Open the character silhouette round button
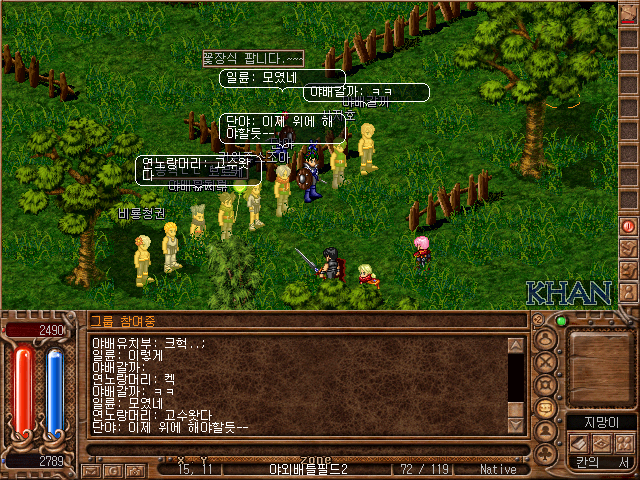Viewport: 640px width, 480px height. point(546,337)
